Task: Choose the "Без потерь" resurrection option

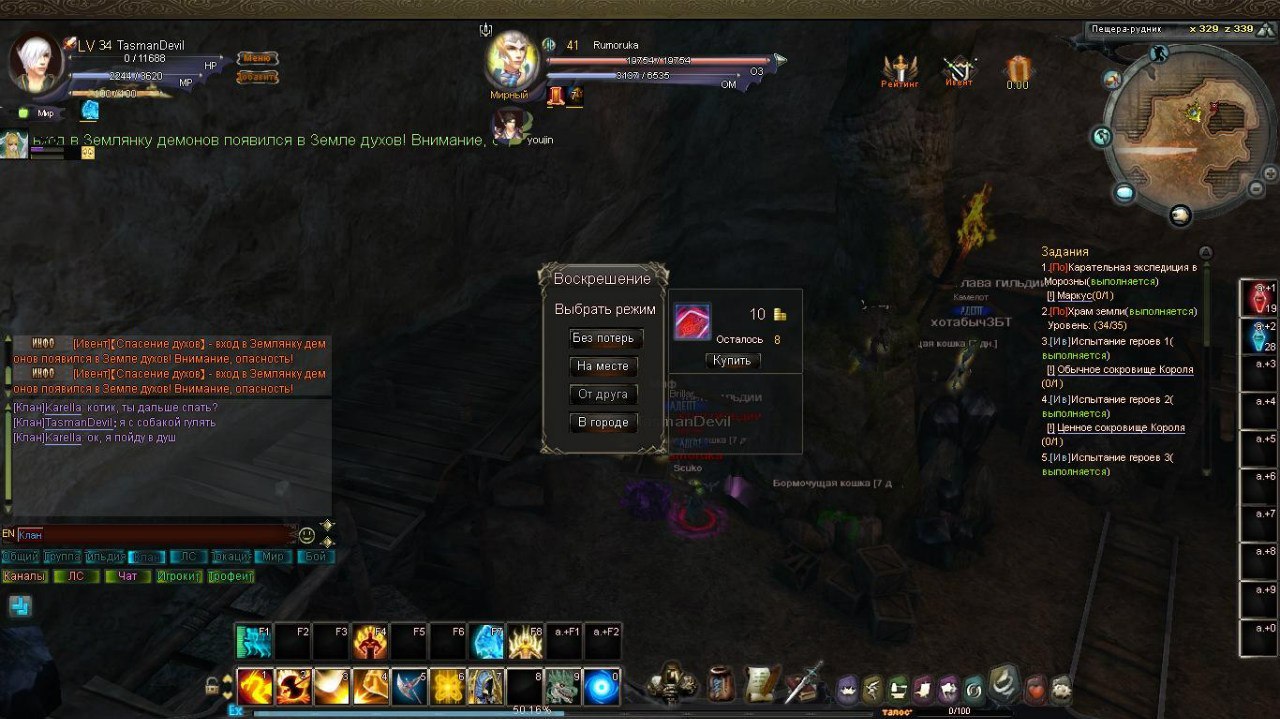Action: 603,338
